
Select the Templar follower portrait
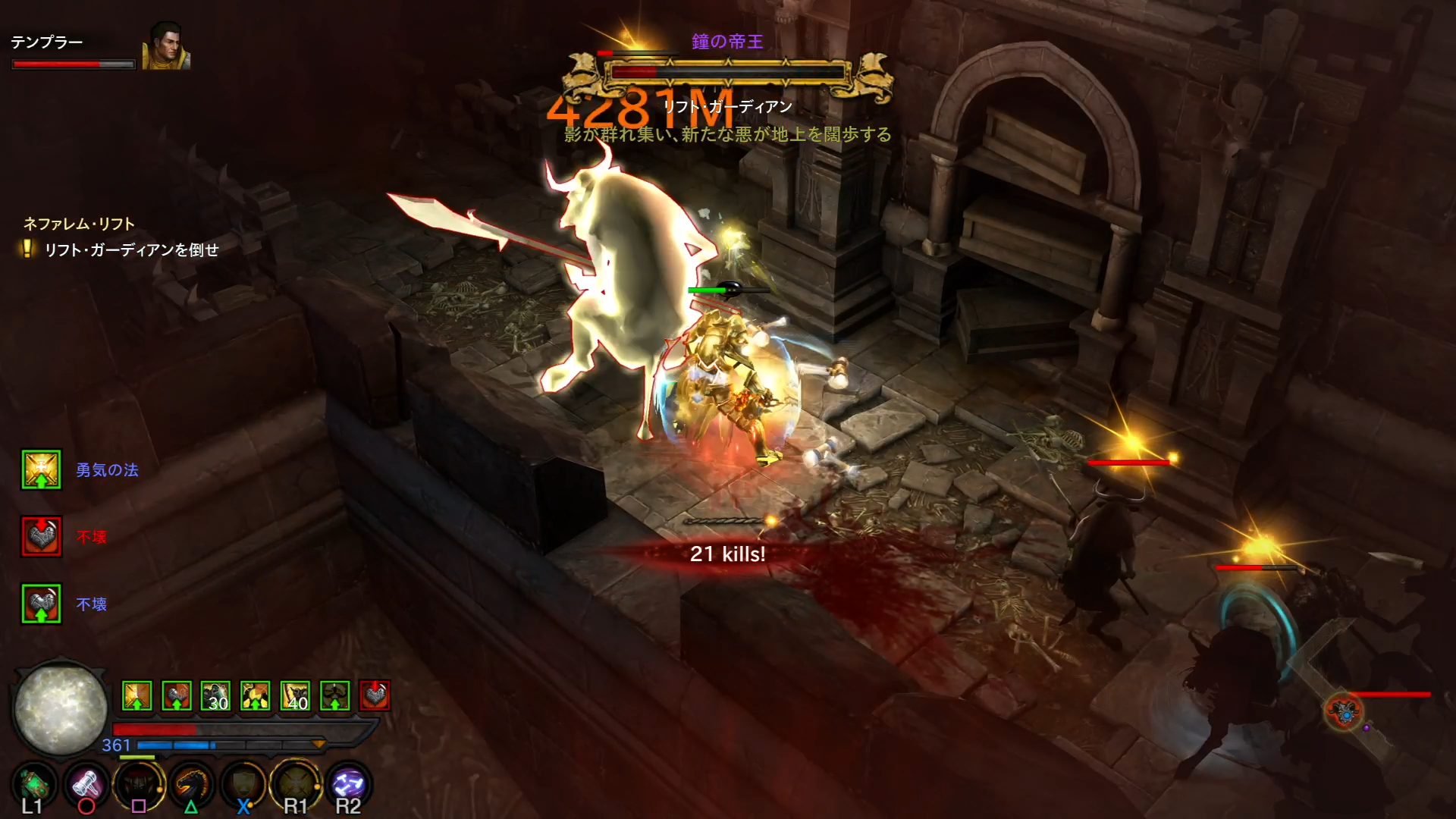pyautogui.click(x=165, y=48)
